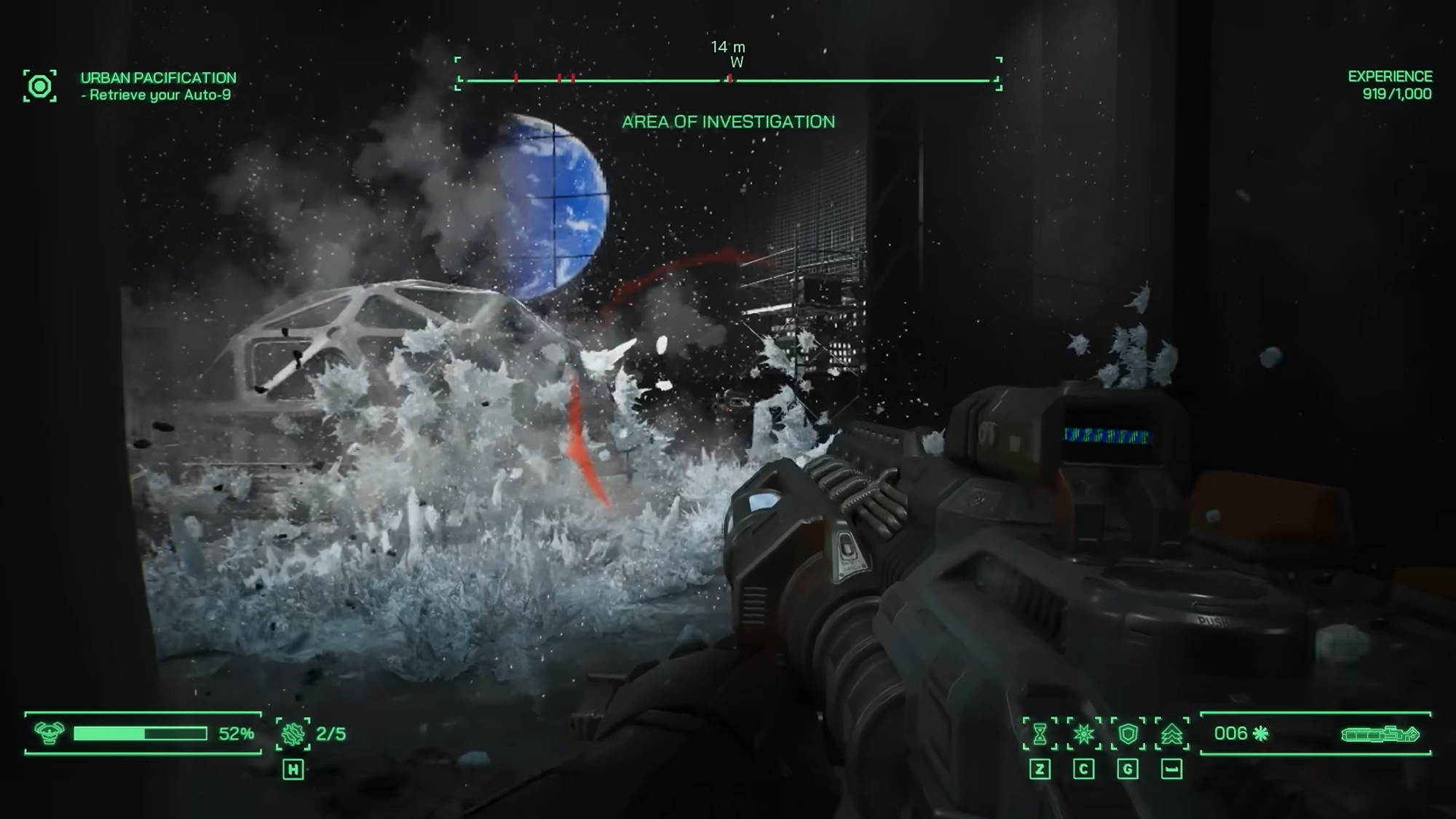Screen dimensions: 1456x819
Task: Use the gear-shaped repair charge icon
Action: 293,734
